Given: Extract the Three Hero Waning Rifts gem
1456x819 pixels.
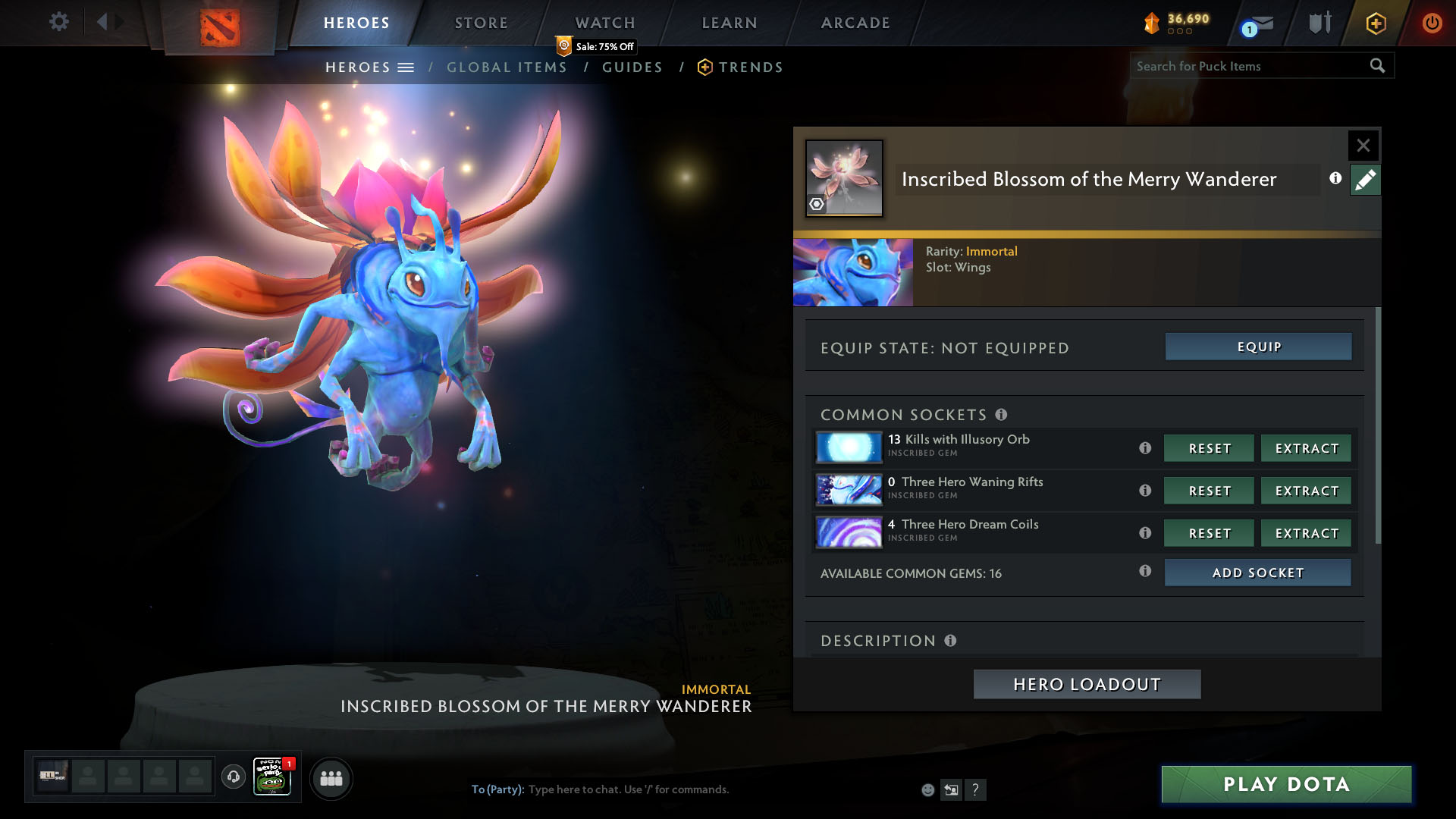Looking at the screenshot, I should click(1306, 491).
